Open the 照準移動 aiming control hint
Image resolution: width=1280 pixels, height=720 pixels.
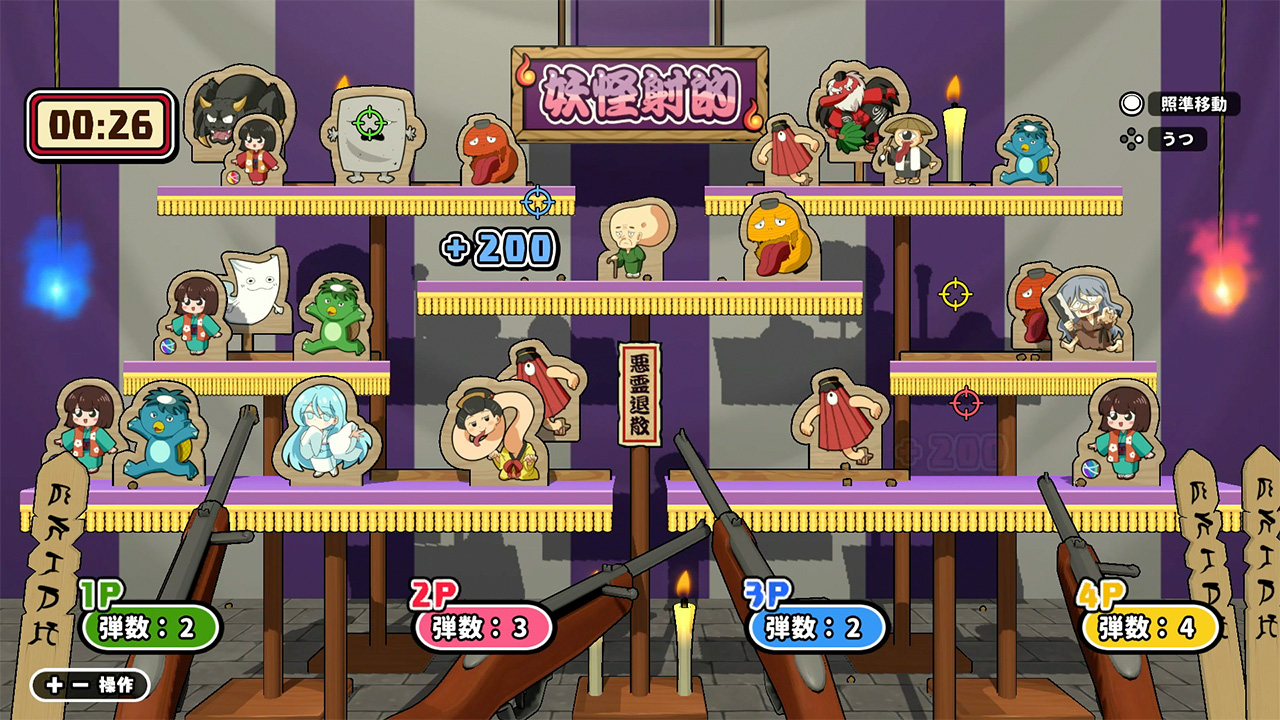[x=1194, y=102]
